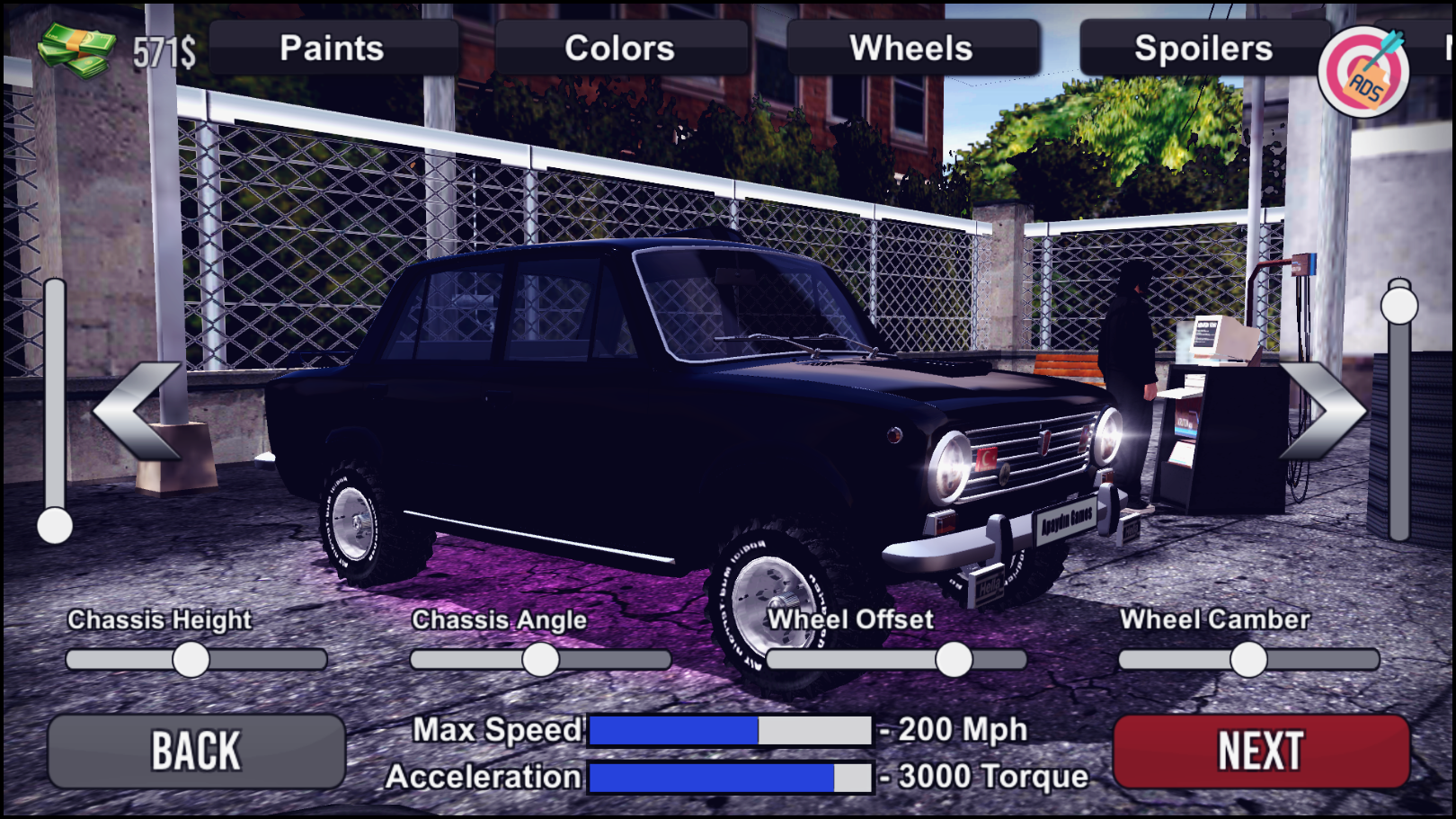
Task: Open the Wheels category
Action: pos(910,49)
